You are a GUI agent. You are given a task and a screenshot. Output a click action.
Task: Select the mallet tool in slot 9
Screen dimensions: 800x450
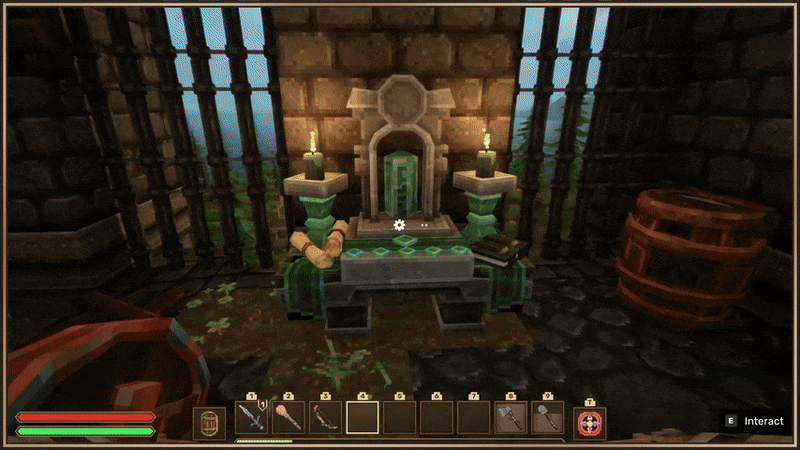[x=547, y=418]
